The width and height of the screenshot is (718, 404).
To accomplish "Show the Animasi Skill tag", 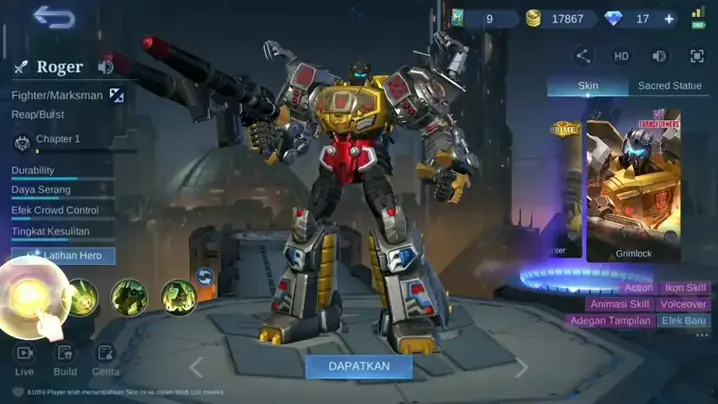I will [618, 304].
